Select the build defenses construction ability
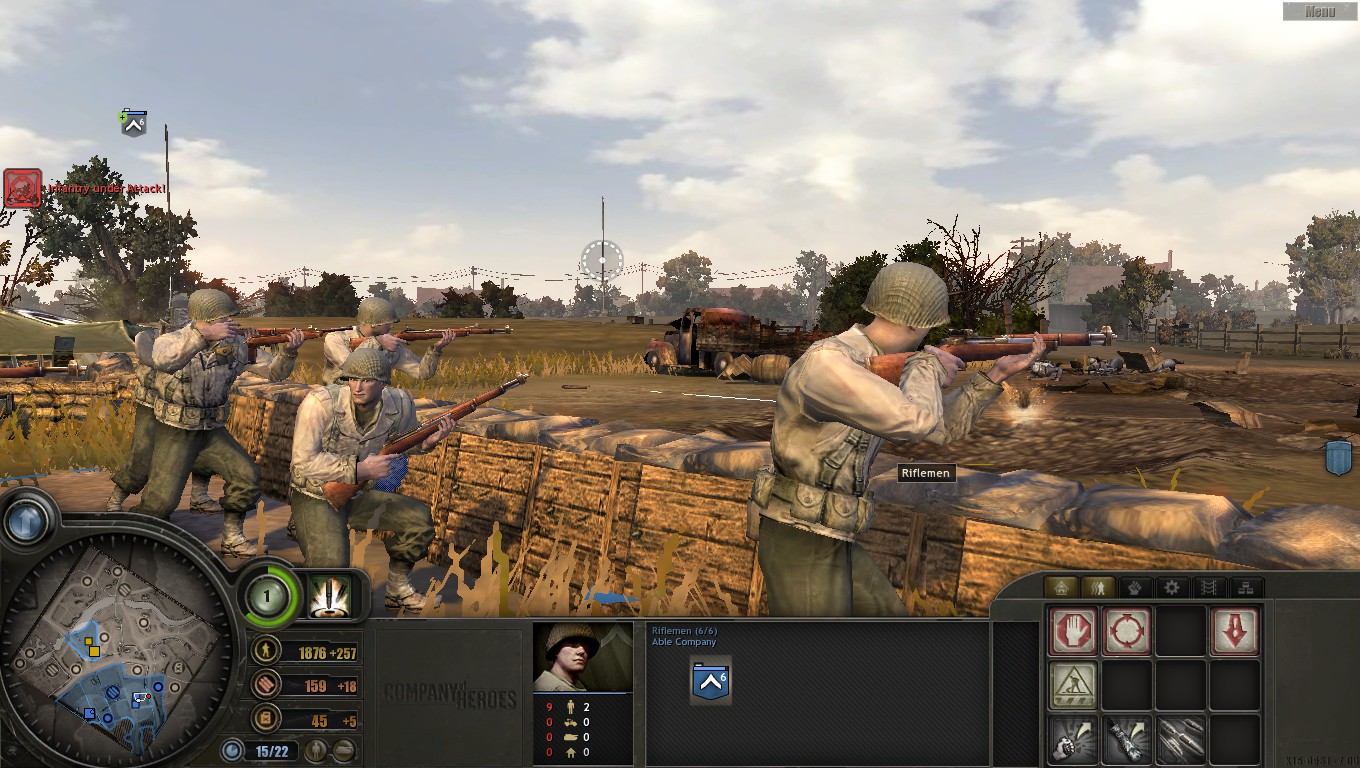1360x768 pixels. coord(1073,685)
